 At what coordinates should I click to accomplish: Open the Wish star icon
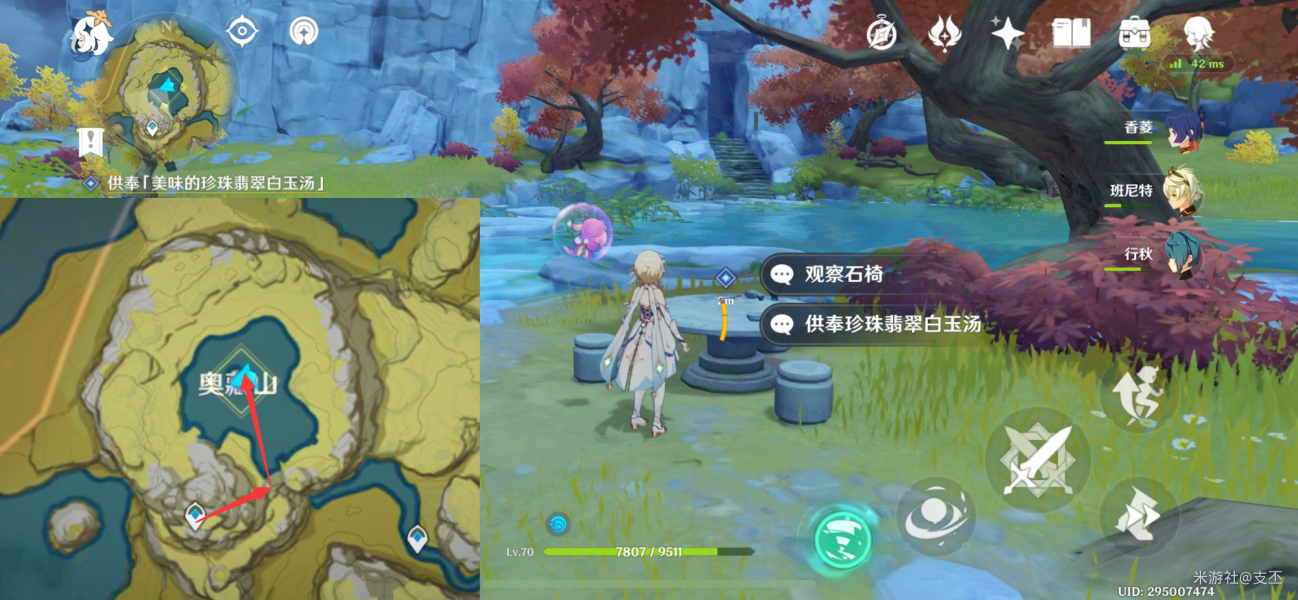click(x=943, y=34)
